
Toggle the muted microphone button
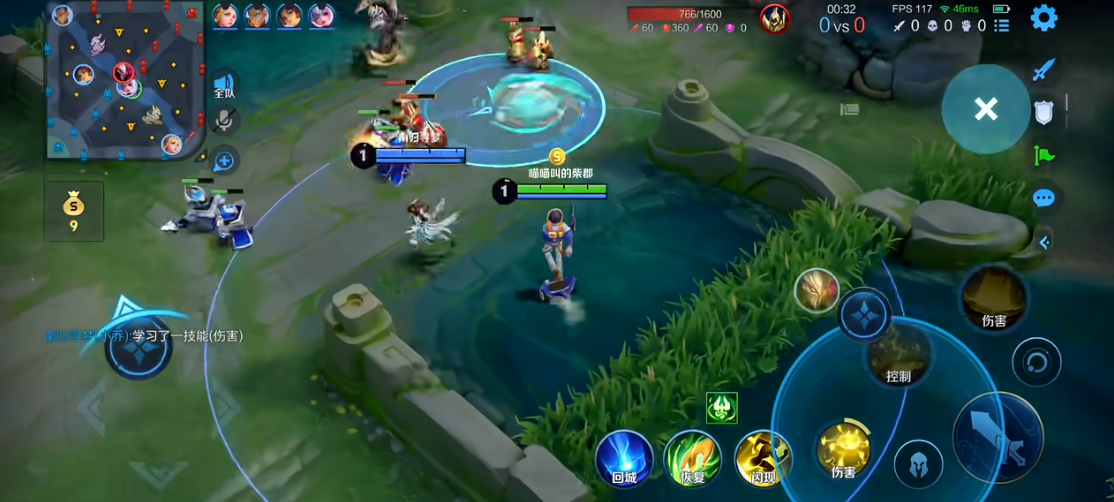coord(225,121)
